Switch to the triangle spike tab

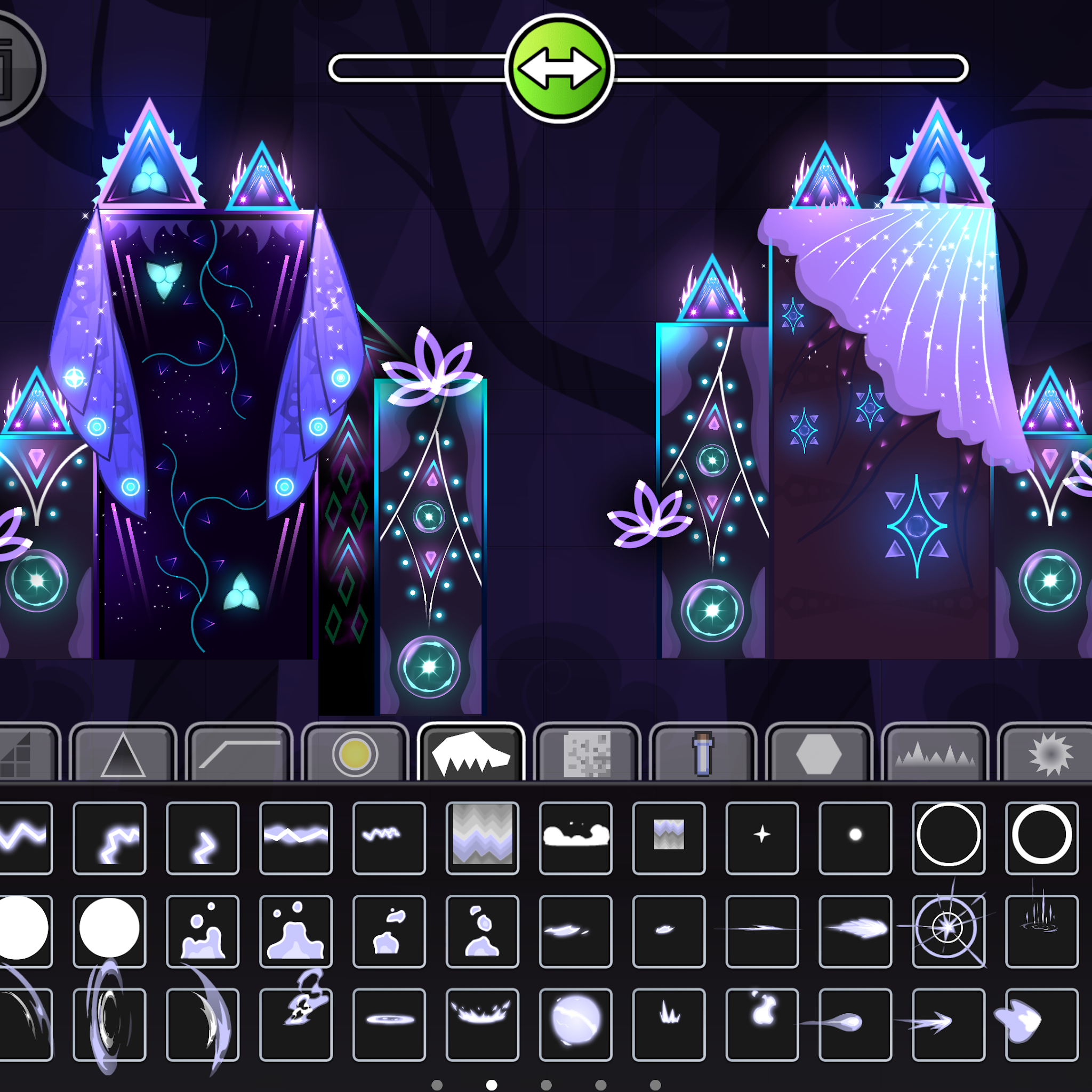(x=123, y=754)
